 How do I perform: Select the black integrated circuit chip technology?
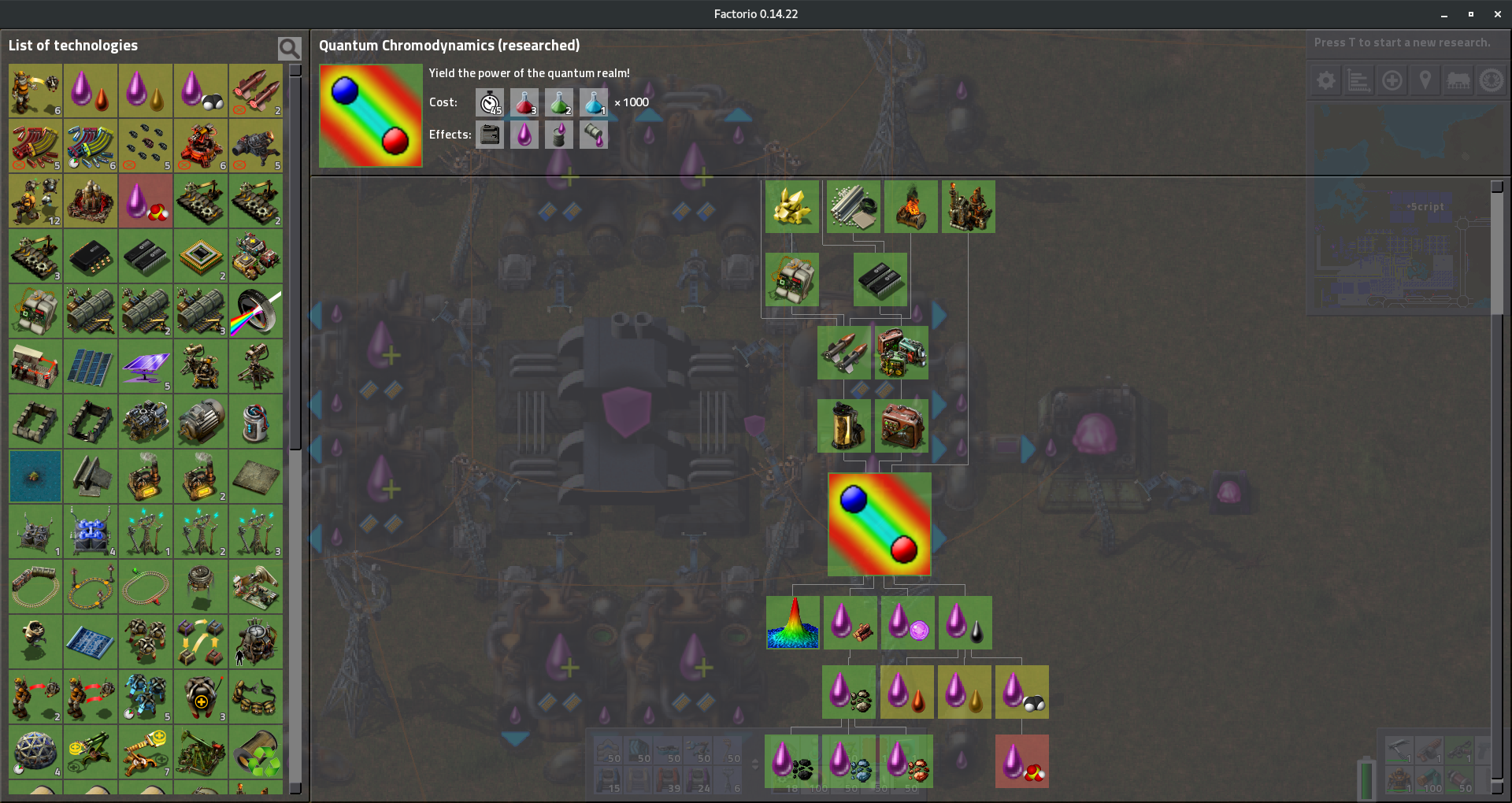[91, 257]
